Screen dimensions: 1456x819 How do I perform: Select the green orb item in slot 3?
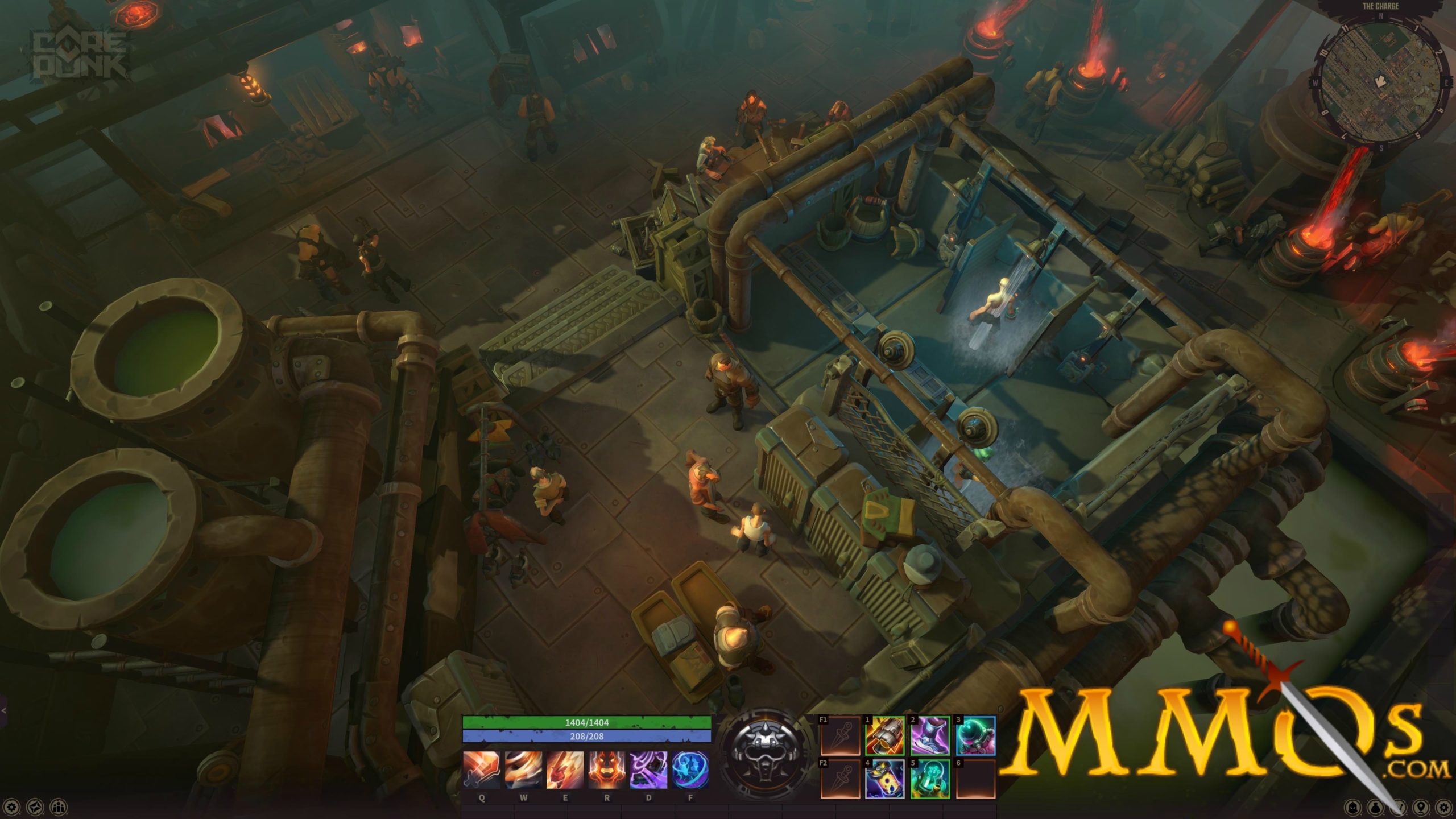pyautogui.click(x=975, y=736)
